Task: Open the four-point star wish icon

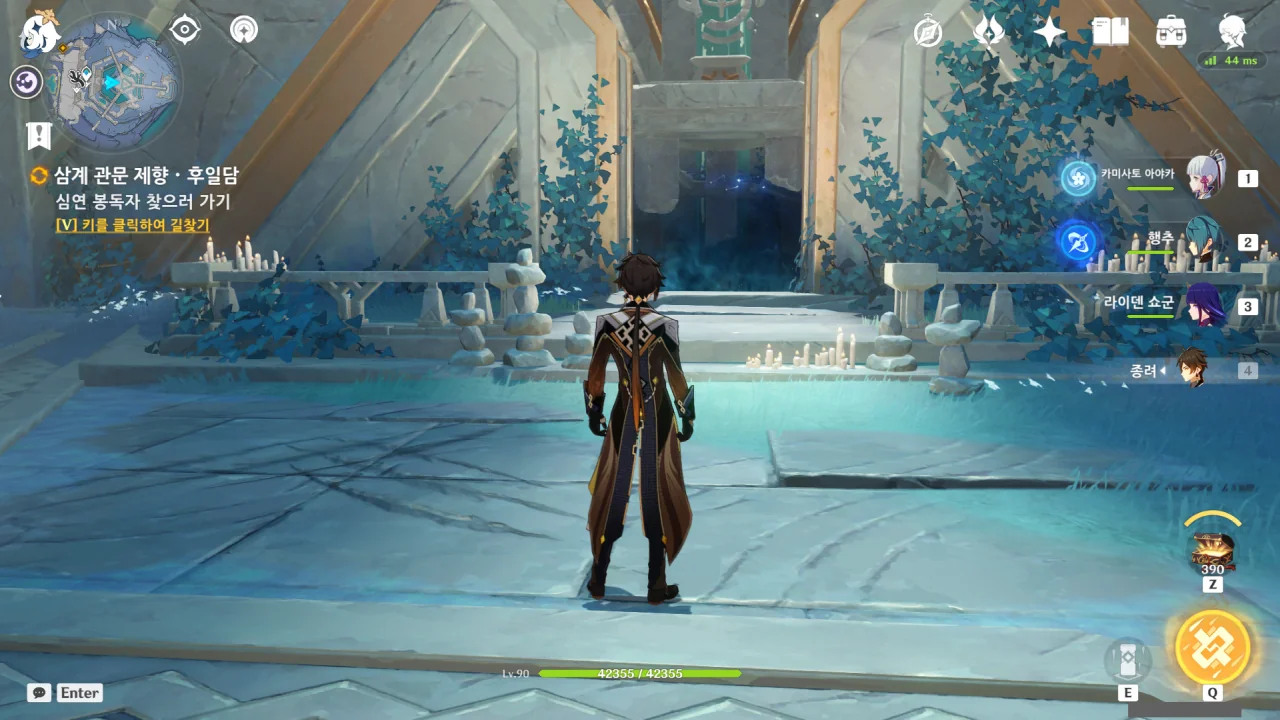Action: coord(1049,32)
